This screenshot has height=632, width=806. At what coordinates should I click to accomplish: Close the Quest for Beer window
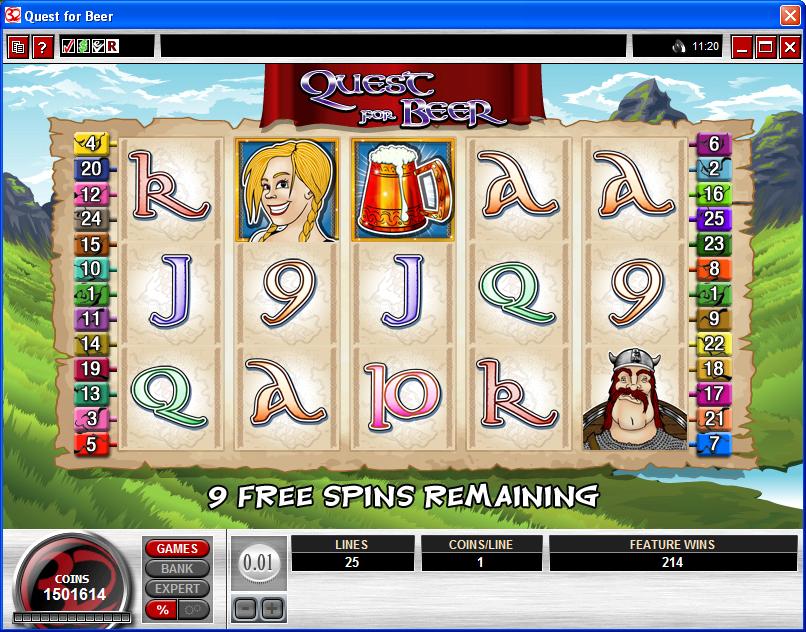[x=792, y=15]
